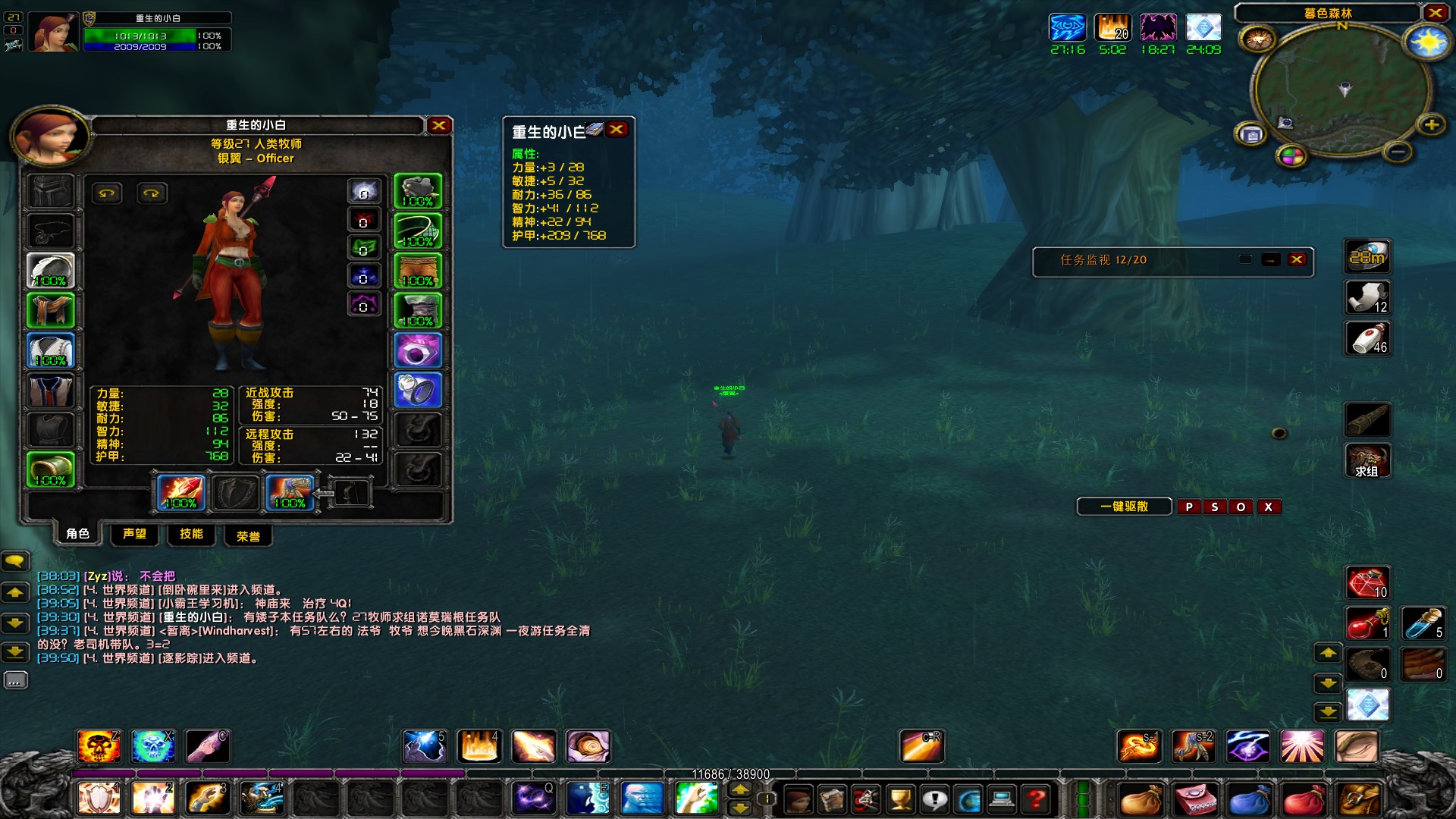Viewport: 1456px width, 819px height.
Task: Open the 技能 skills tab
Action: pos(192,535)
